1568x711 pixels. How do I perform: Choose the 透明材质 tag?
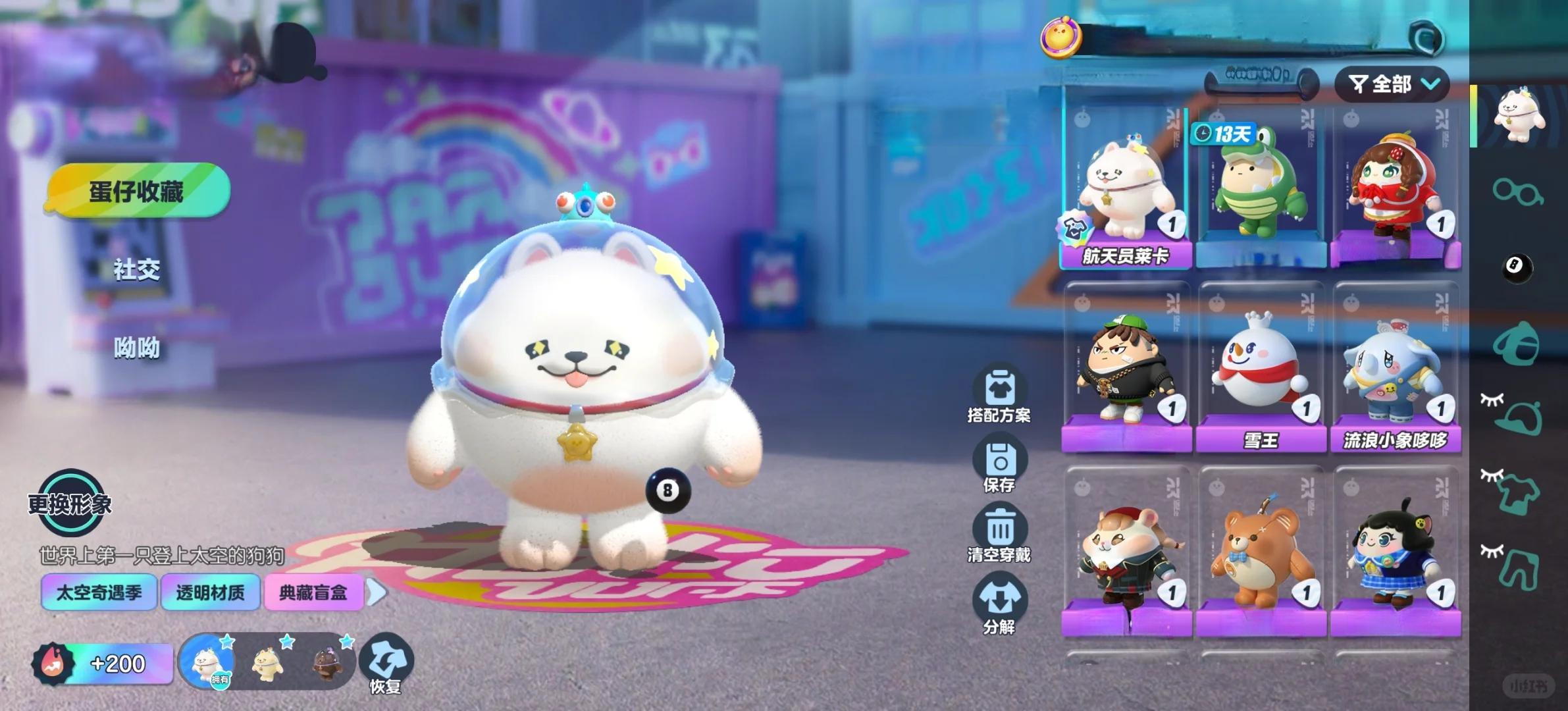[x=210, y=592]
